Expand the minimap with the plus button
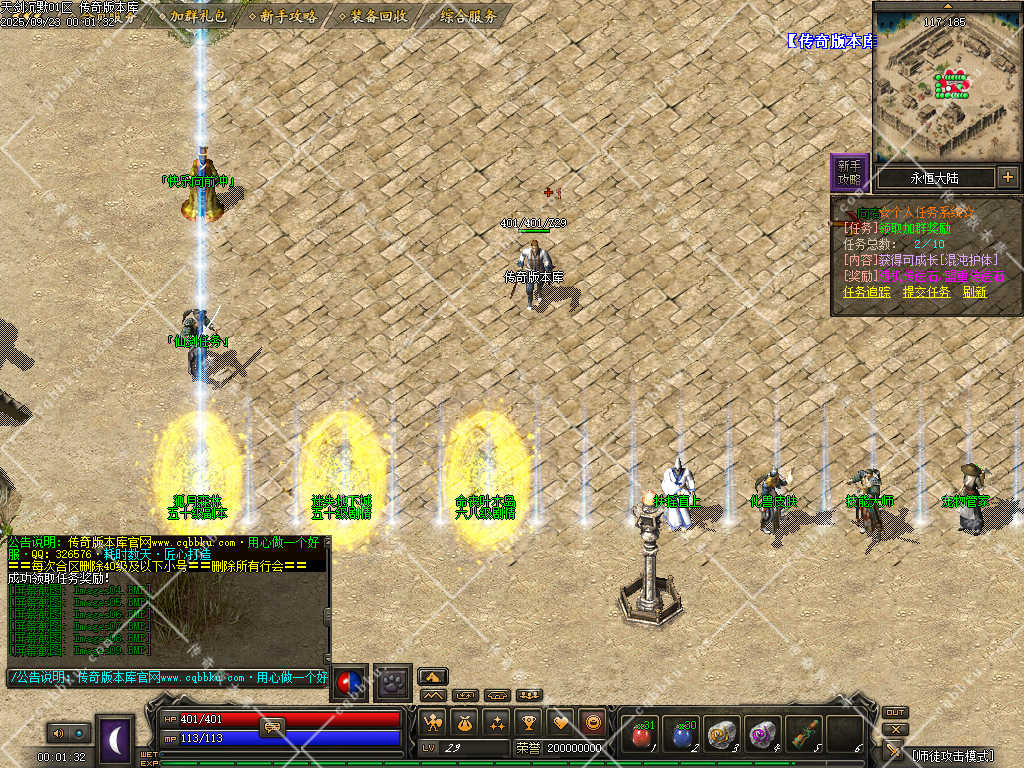 [1007, 178]
